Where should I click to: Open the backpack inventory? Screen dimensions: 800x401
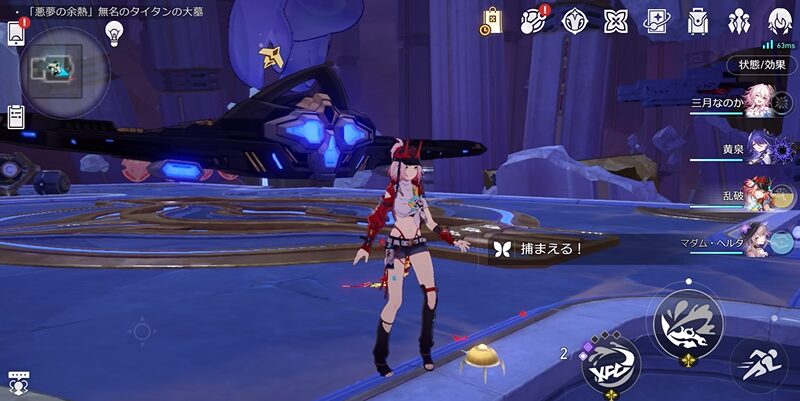[698, 20]
